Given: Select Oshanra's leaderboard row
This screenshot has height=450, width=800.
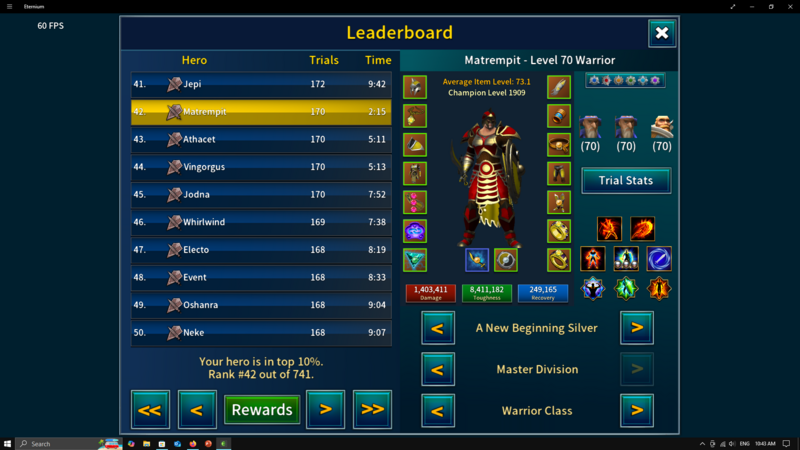Looking at the screenshot, I should (x=261, y=305).
